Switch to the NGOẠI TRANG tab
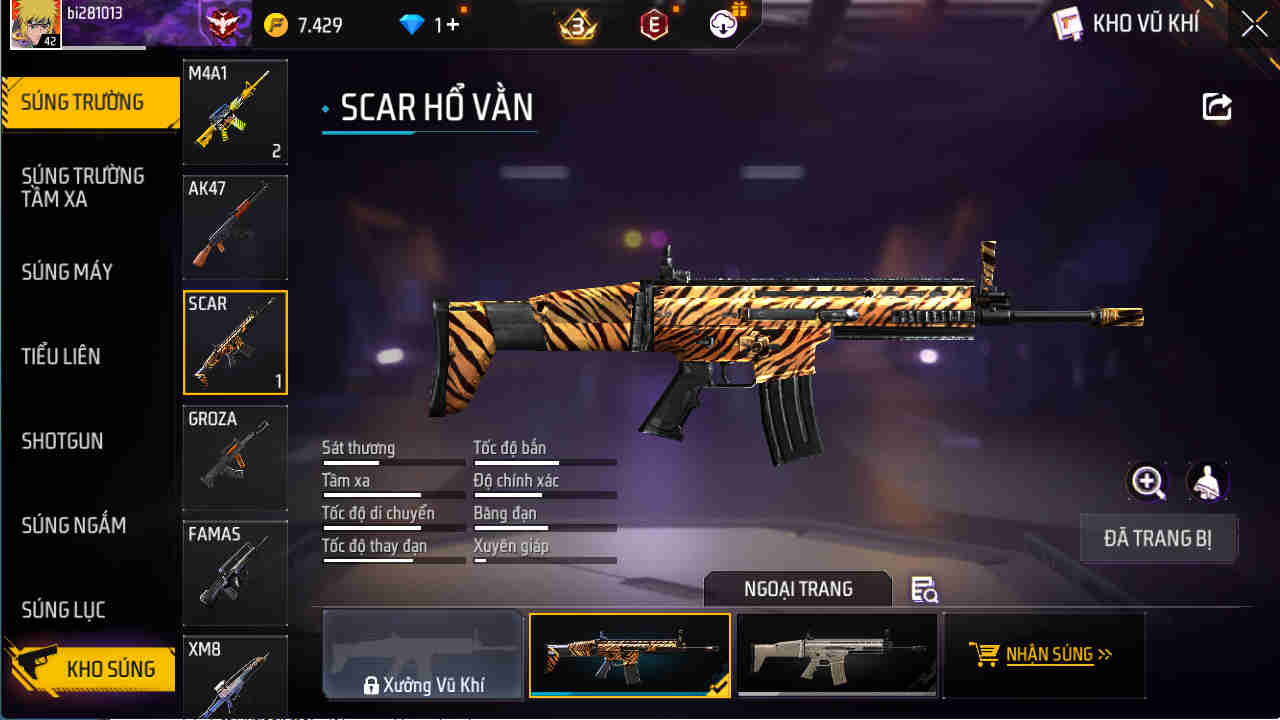 [797, 589]
